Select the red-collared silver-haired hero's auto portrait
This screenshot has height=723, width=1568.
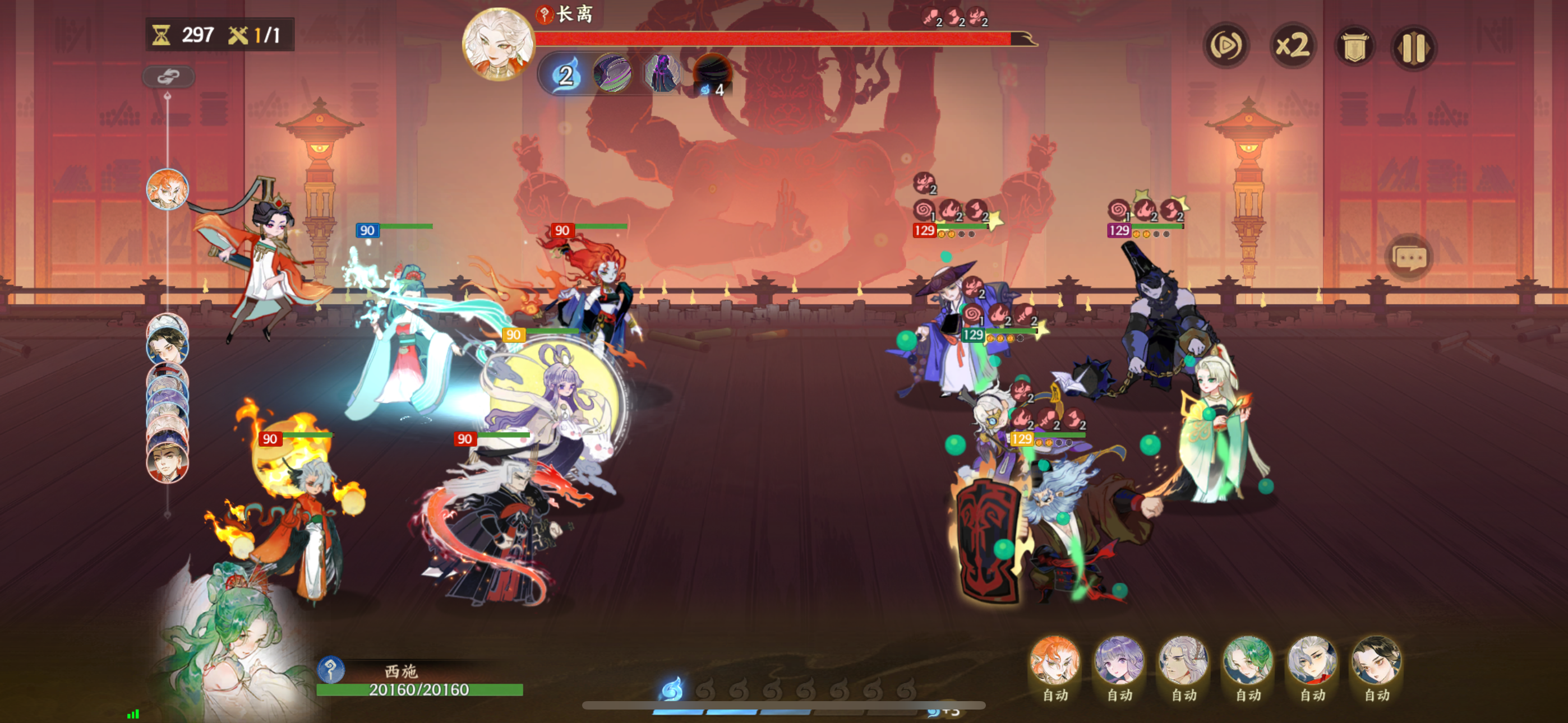click(1312, 661)
